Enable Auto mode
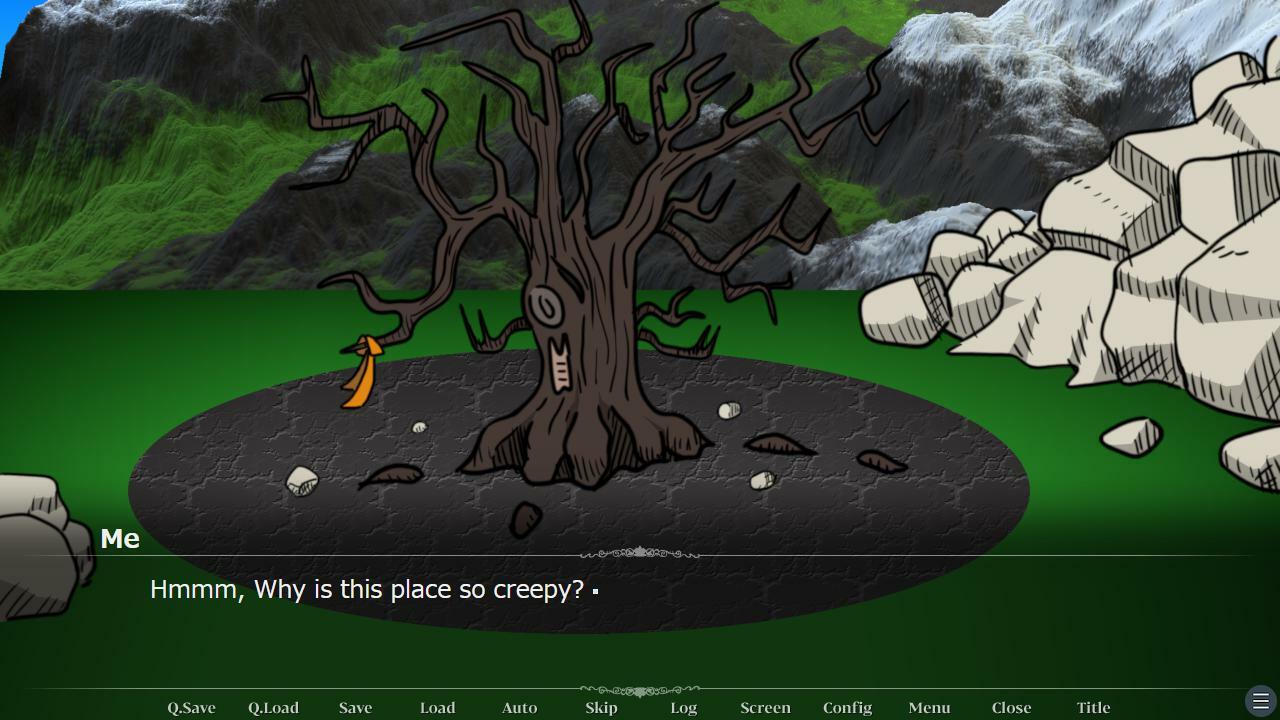Screen dimensions: 1280x720 (x=519, y=707)
